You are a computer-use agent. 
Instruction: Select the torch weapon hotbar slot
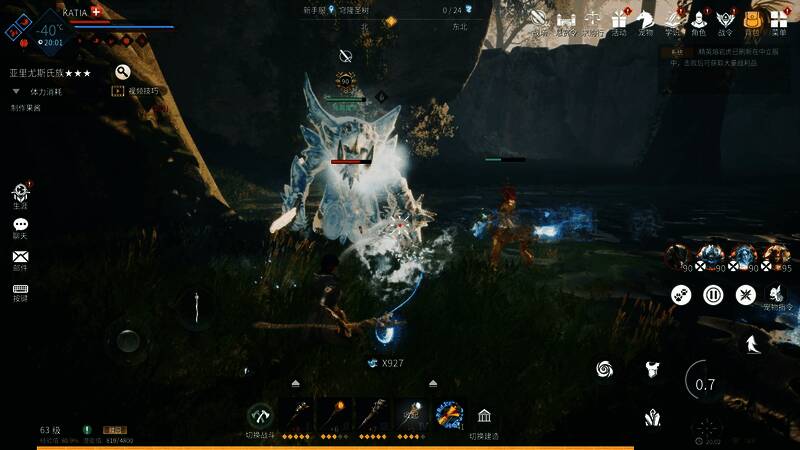pyautogui.click(x=336, y=413)
